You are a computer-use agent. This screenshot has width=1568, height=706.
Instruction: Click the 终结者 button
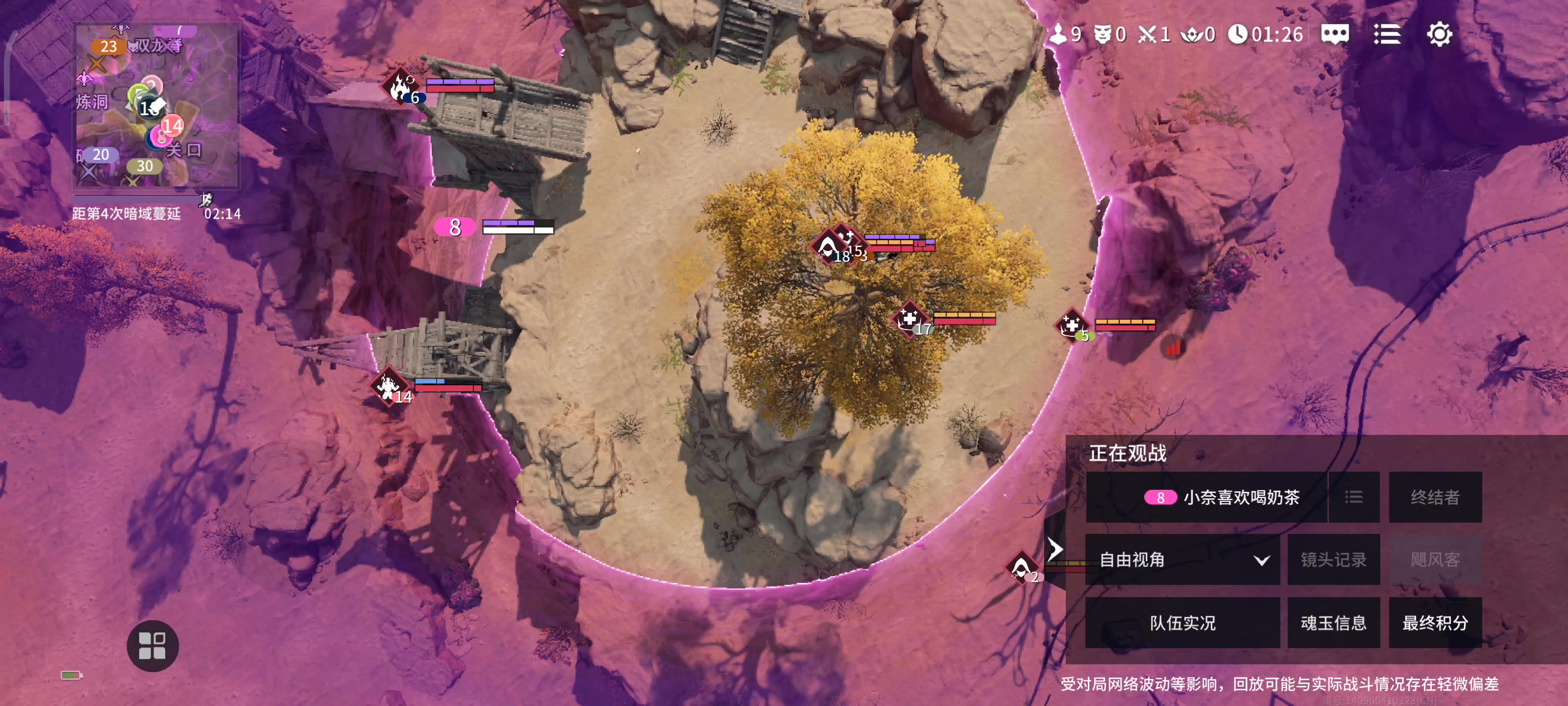pos(1435,497)
